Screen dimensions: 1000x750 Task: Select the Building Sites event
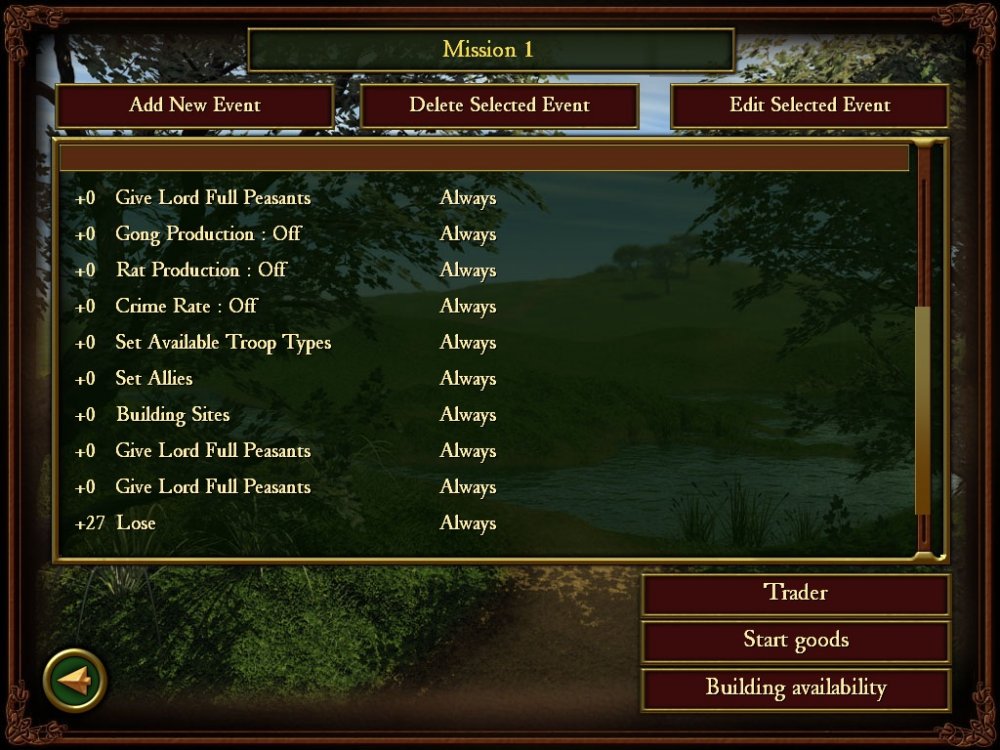click(172, 414)
